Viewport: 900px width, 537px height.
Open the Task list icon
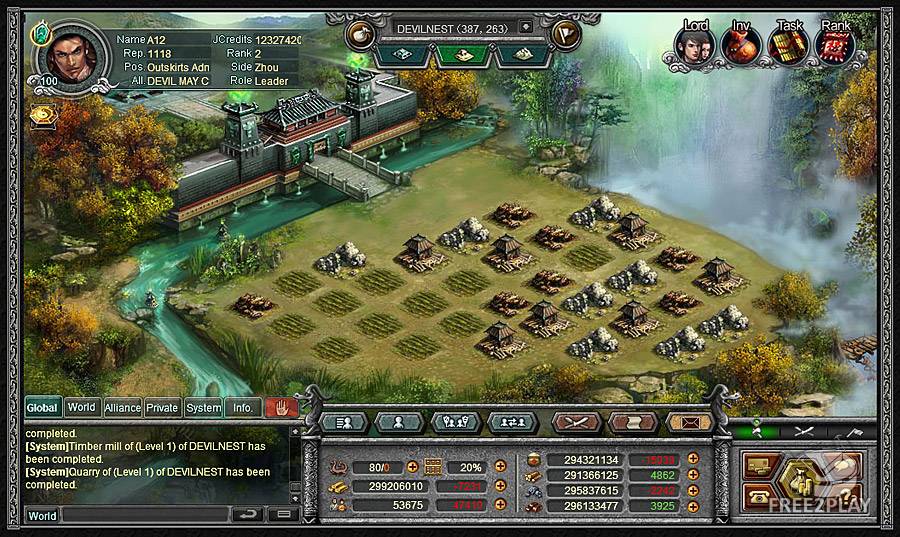(x=788, y=44)
